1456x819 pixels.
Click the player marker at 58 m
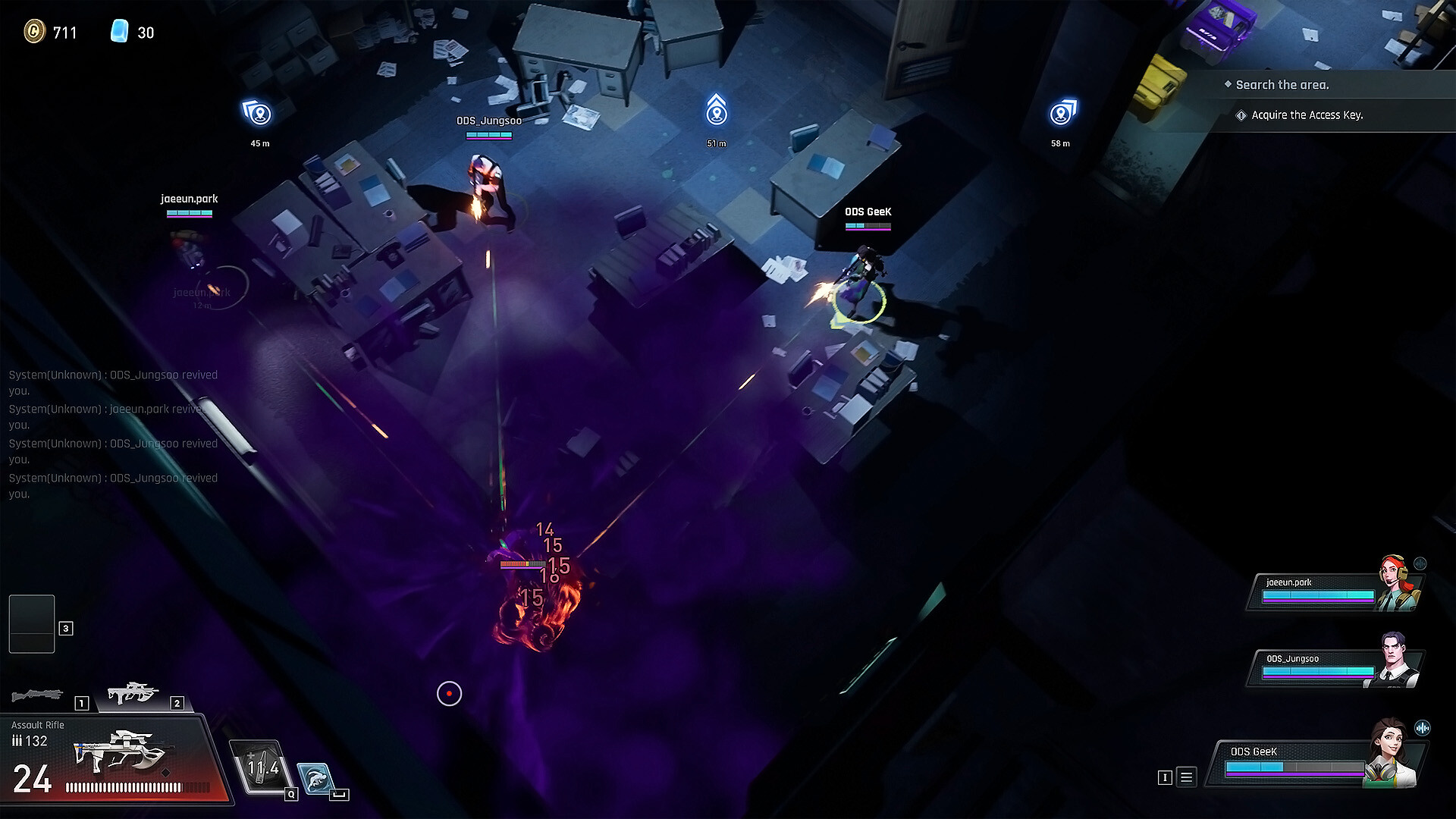(x=1062, y=112)
